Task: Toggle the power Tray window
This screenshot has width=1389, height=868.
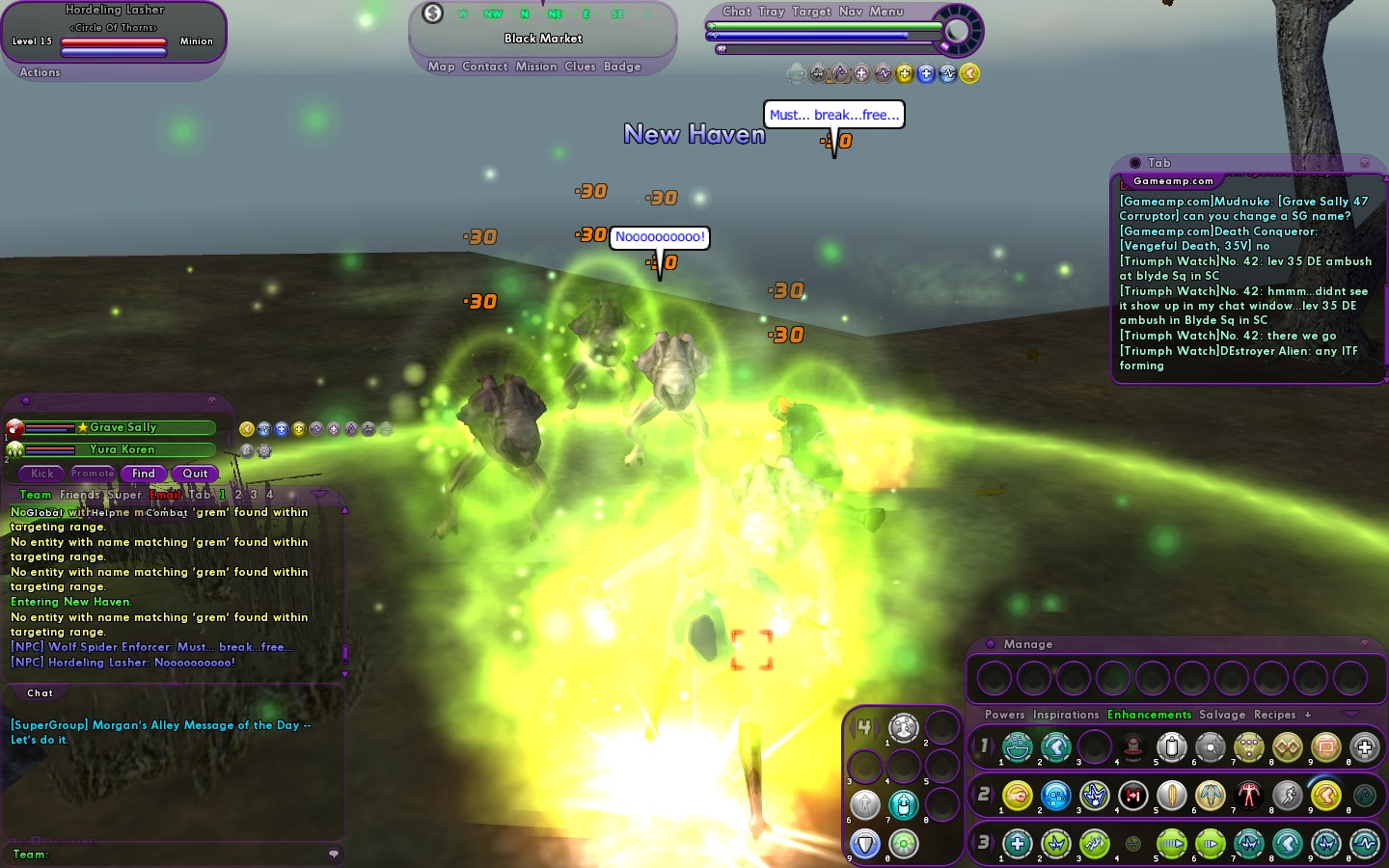Action: [x=771, y=12]
